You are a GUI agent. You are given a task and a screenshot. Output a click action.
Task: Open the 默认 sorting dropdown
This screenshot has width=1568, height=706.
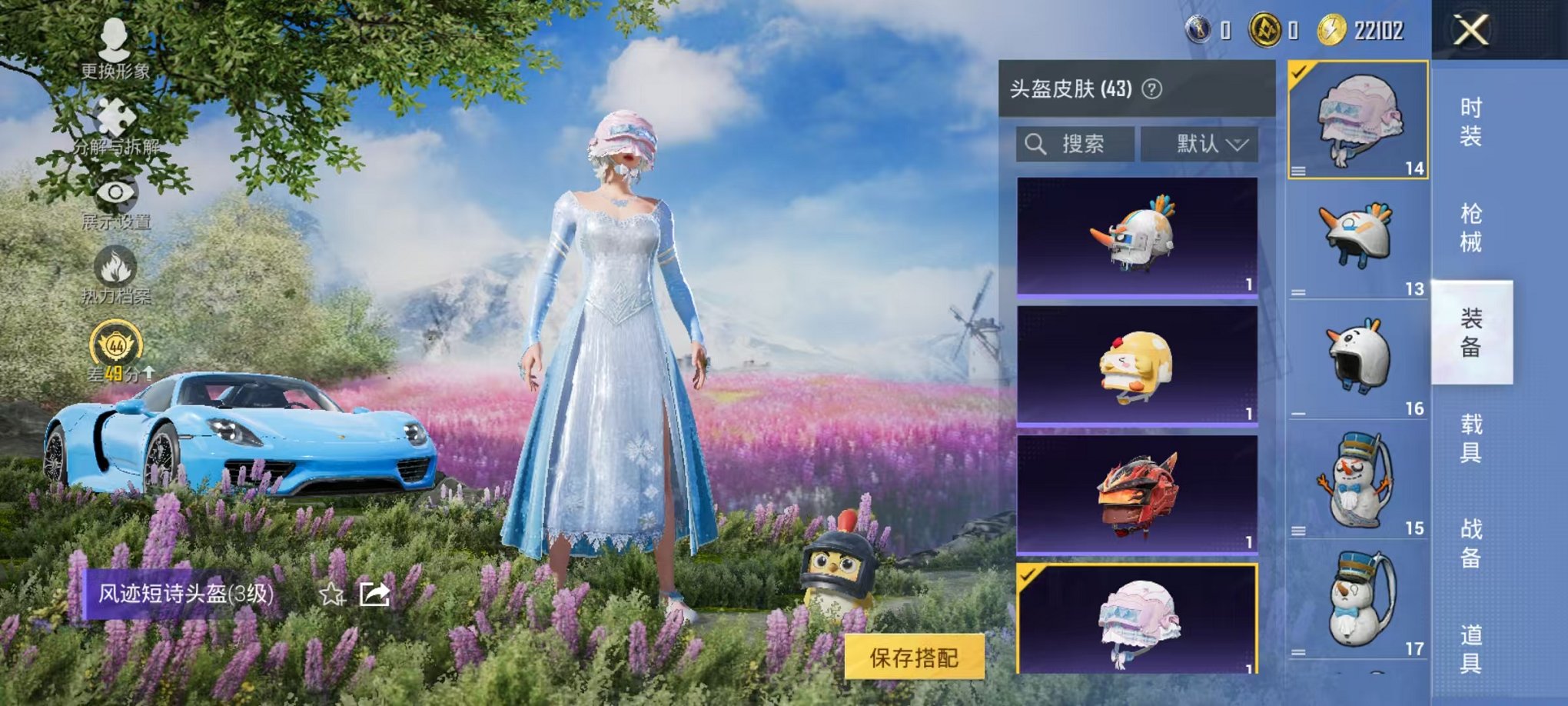(x=1204, y=142)
